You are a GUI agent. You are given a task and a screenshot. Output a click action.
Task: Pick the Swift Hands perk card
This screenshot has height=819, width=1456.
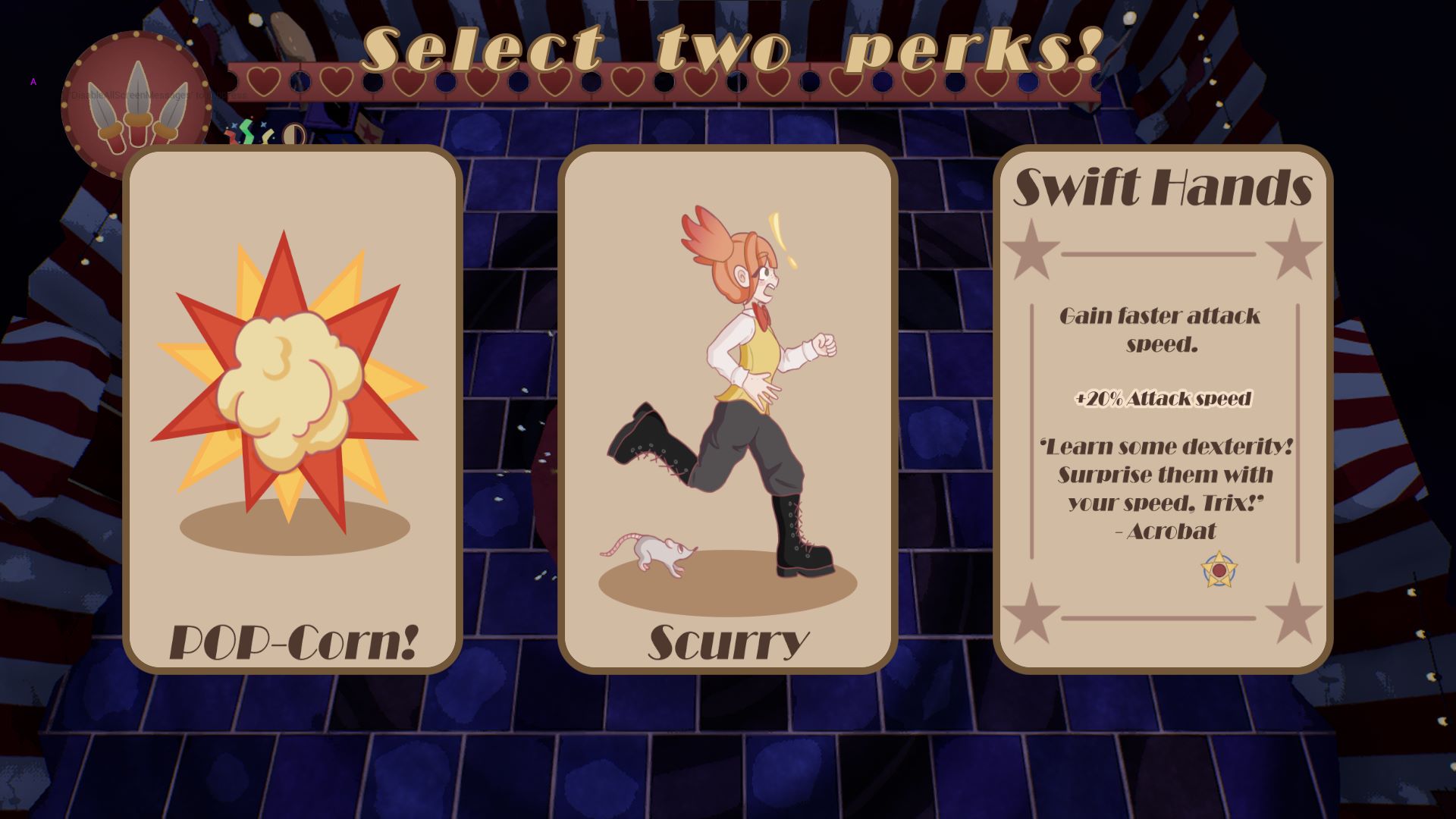pos(1163,409)
